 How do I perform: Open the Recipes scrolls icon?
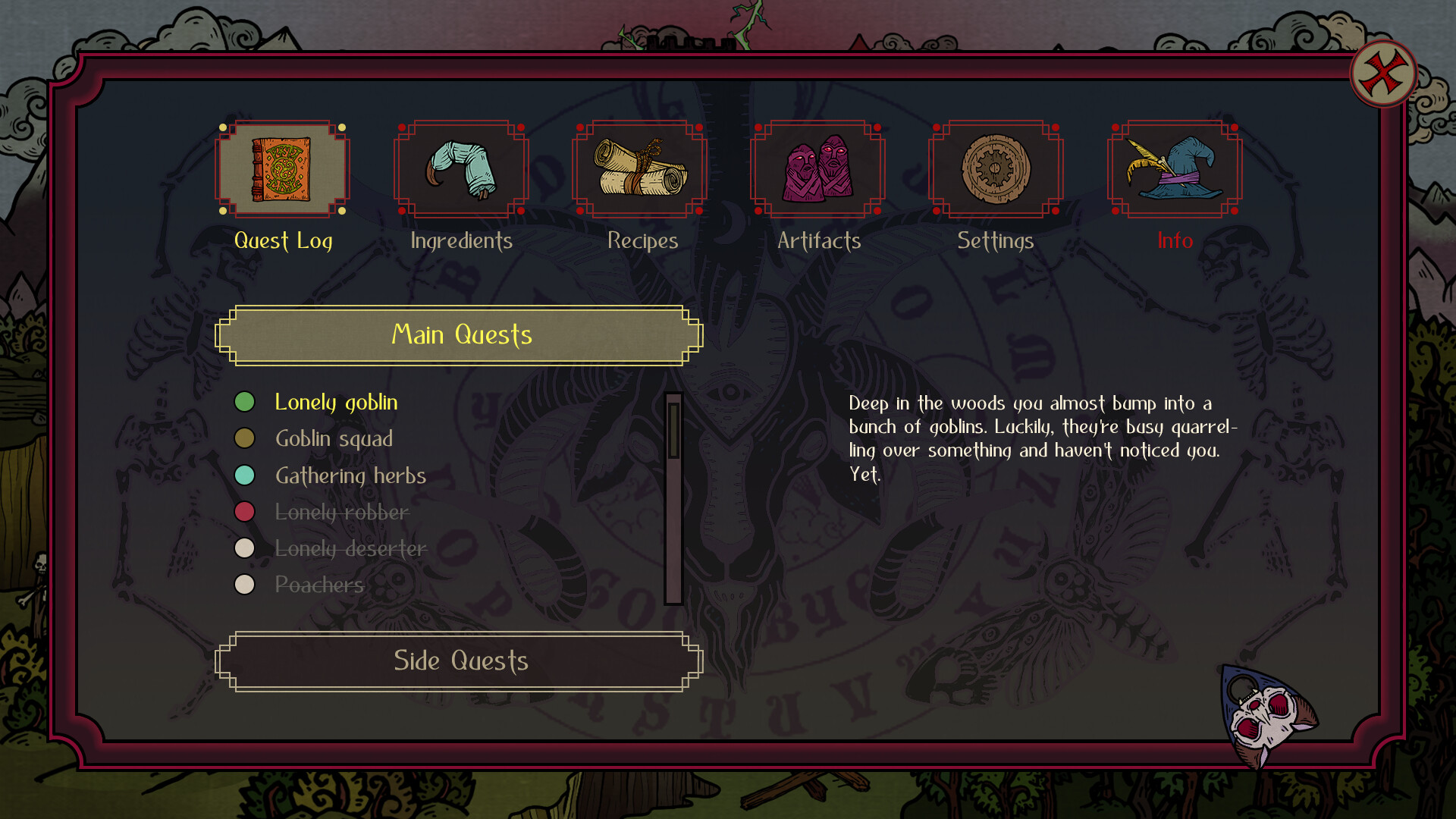click(x=639, y=168)
